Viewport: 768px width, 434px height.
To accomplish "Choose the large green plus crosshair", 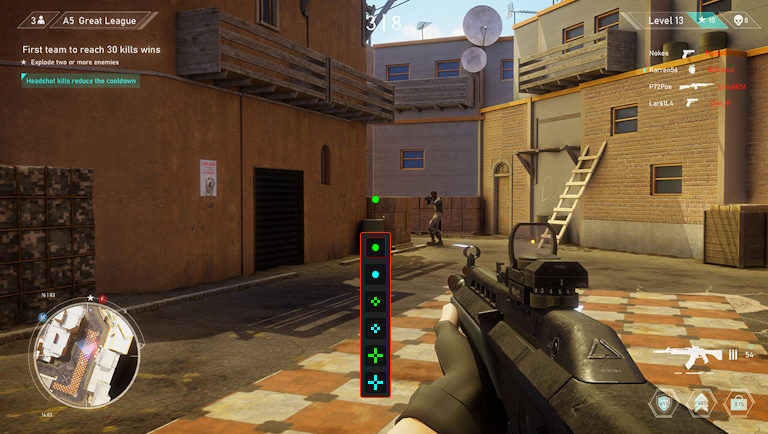I will pos(375,354).
